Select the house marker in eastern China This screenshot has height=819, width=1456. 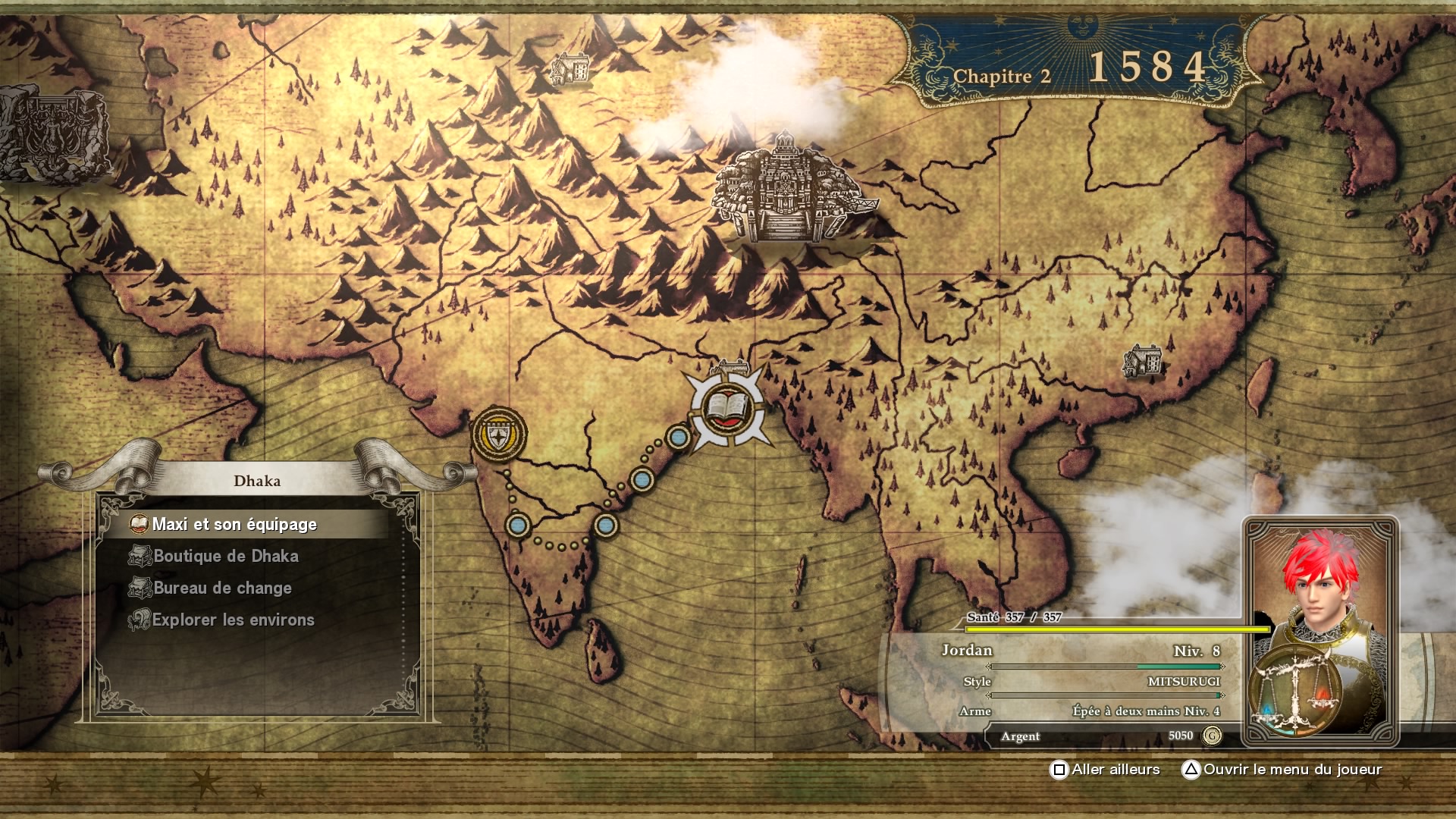pyautogui.click(x=1143, y=361)
